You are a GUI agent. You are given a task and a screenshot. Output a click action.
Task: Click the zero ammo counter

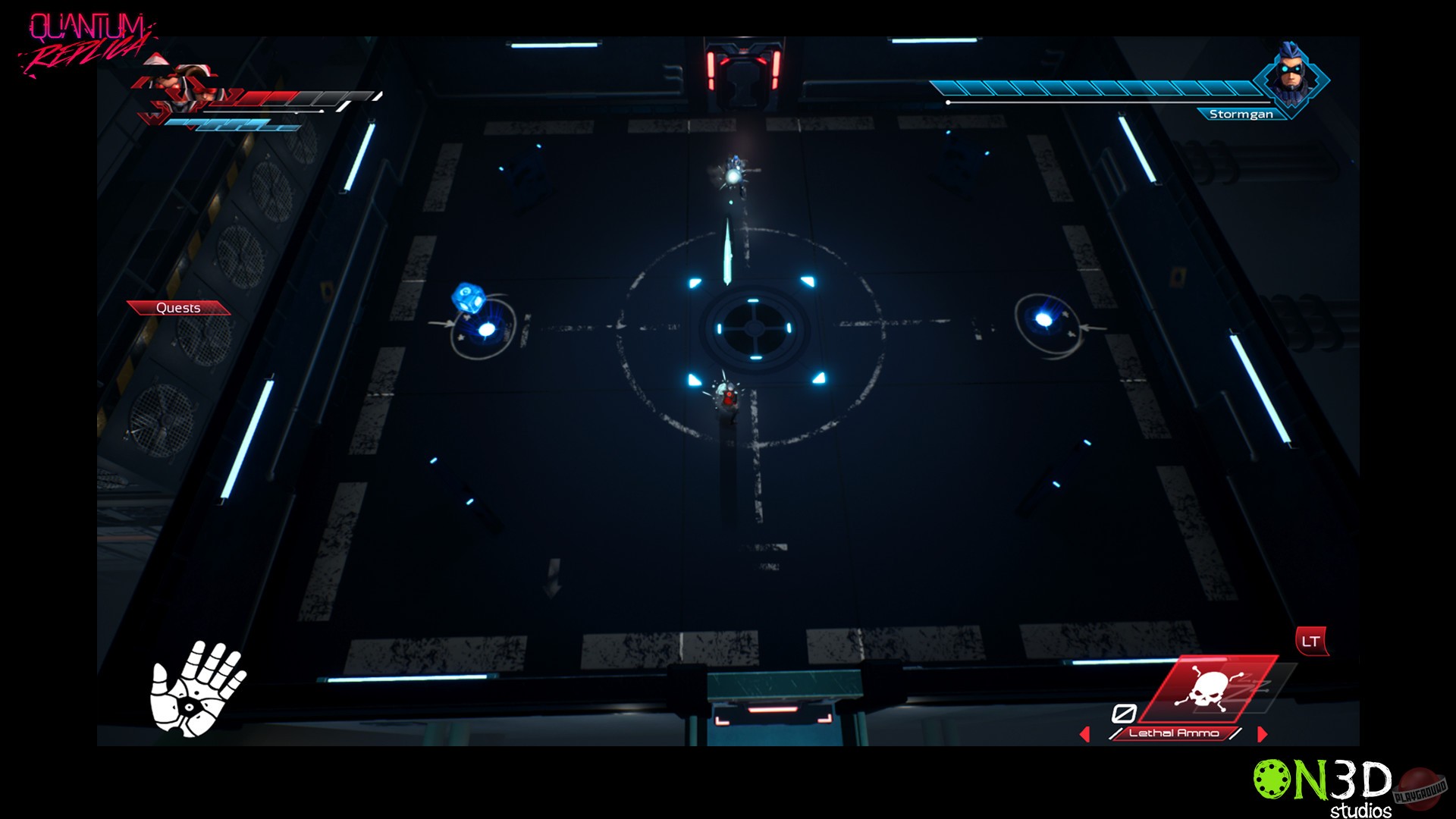click(1124, 713)
